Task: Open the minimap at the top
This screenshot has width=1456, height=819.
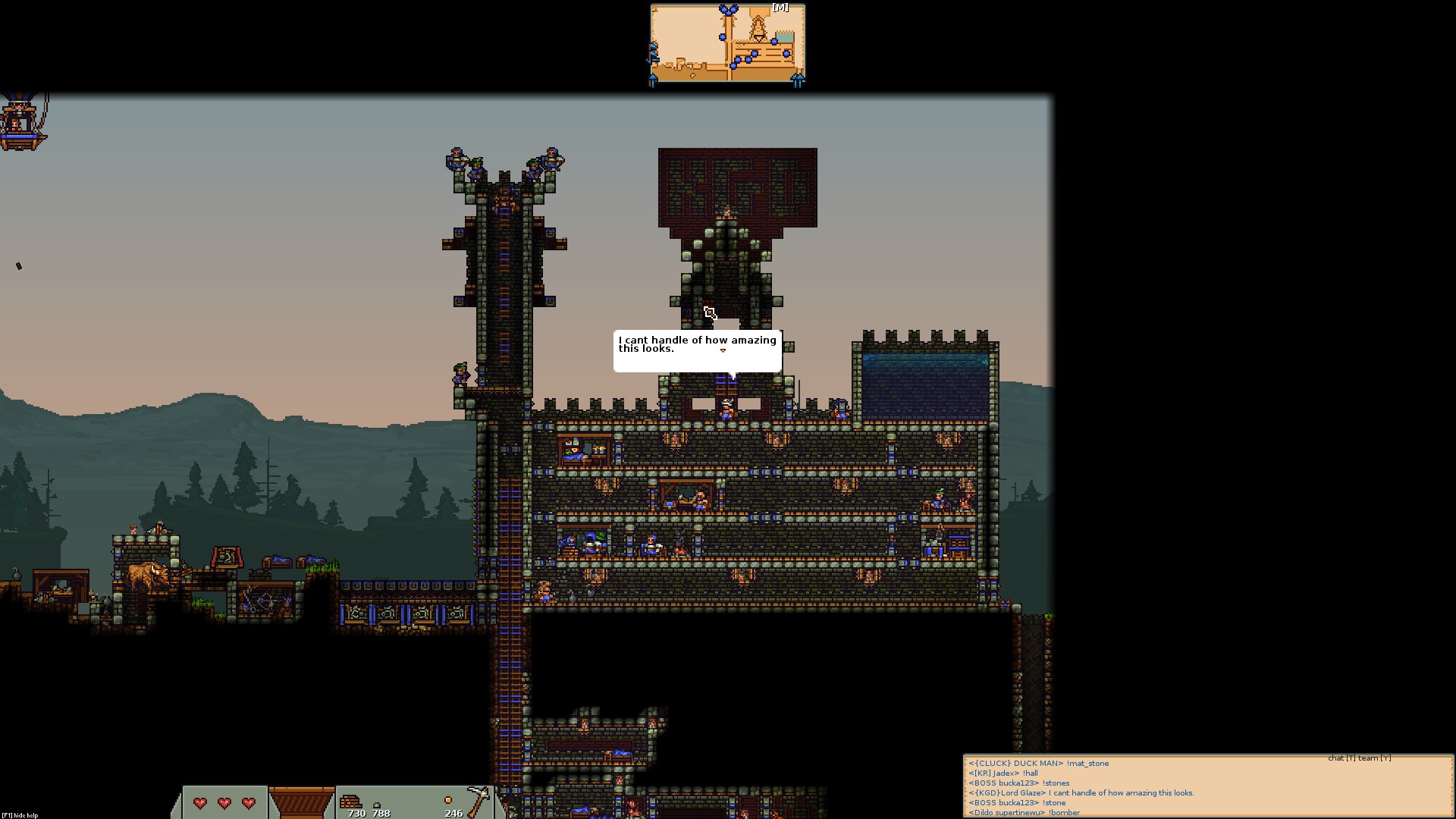Action: (727, 45)
